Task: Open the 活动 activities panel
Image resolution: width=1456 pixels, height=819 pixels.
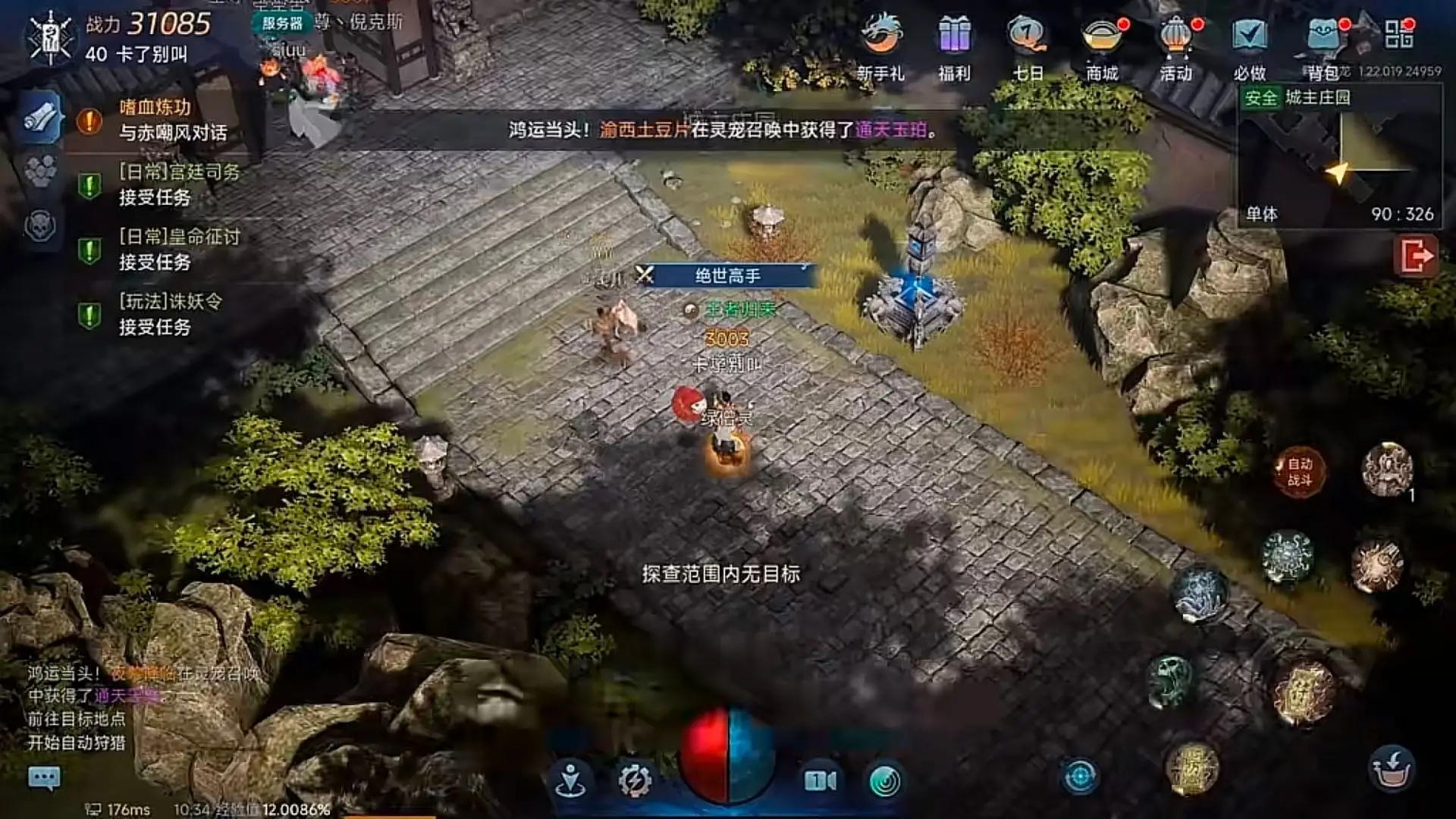Action: [1174, 42]
